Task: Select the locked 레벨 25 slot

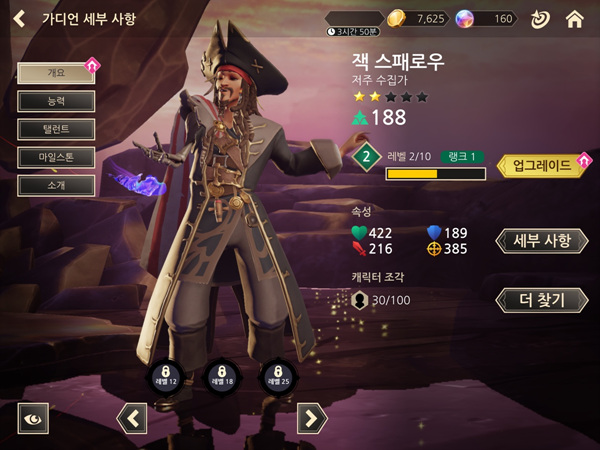Action: click(x=277, y=376)
